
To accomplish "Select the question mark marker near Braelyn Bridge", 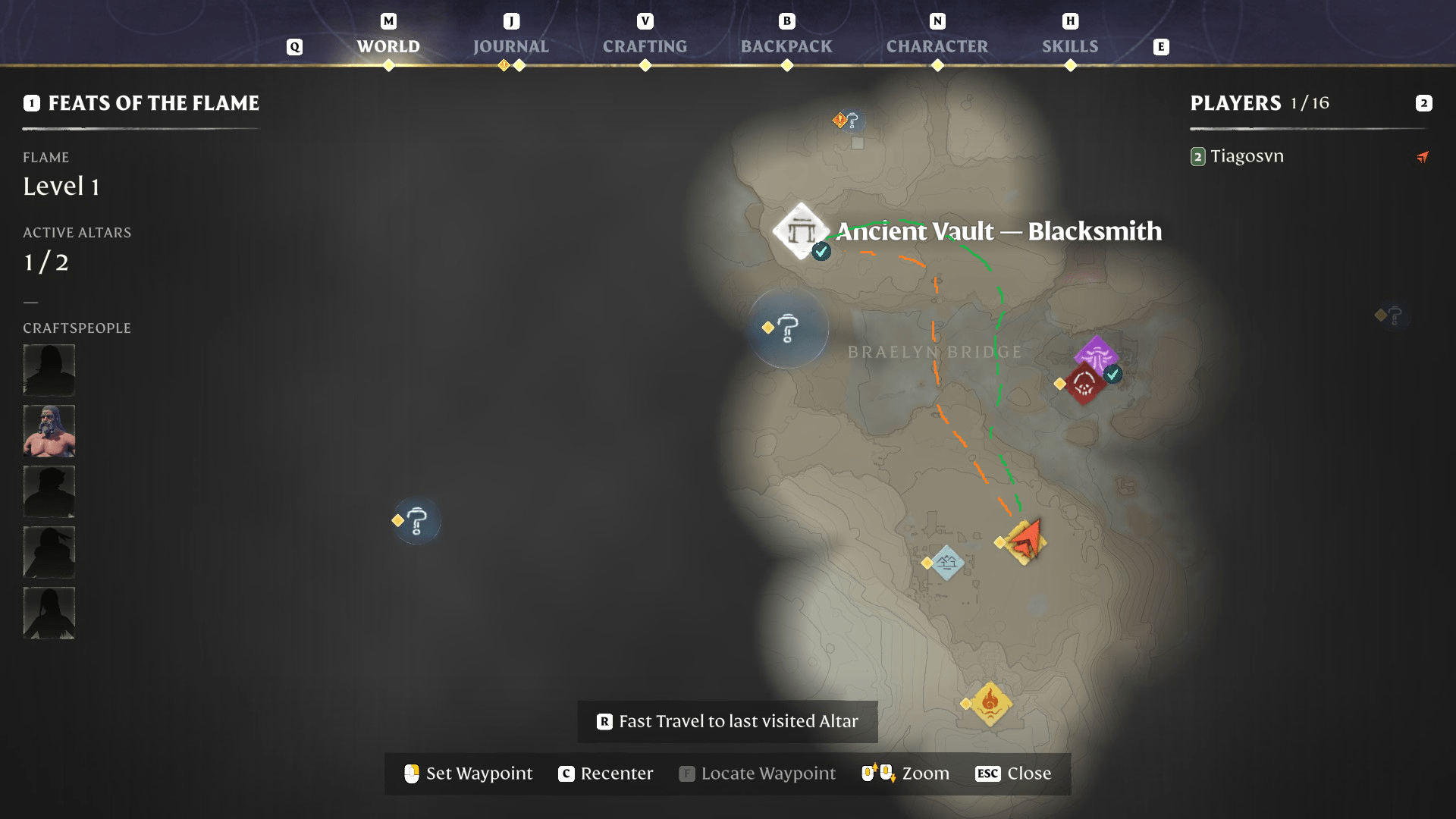I will 789,328.
